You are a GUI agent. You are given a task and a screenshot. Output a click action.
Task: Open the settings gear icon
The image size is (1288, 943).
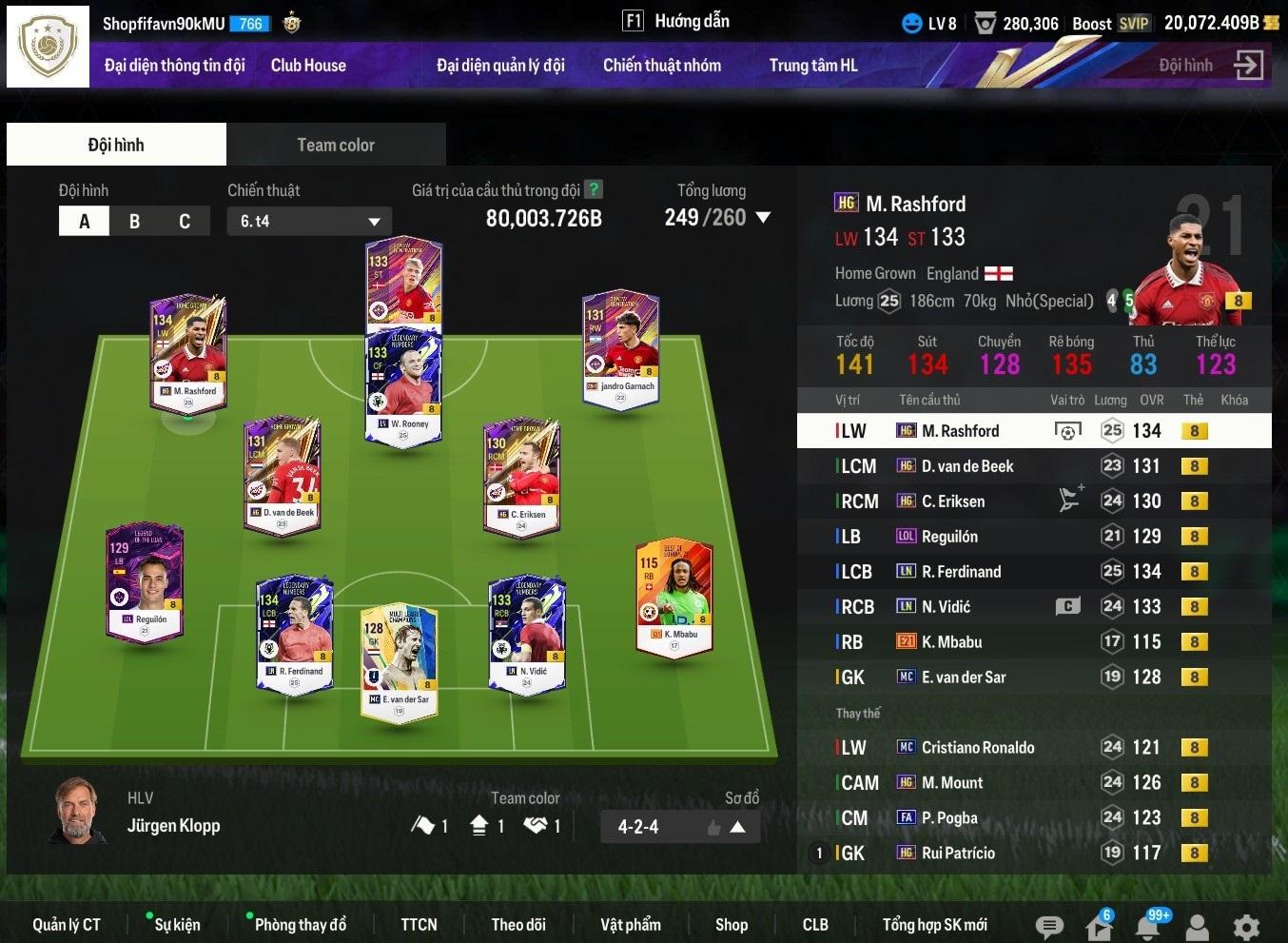pyautogui.click(x=1246, y=927)
